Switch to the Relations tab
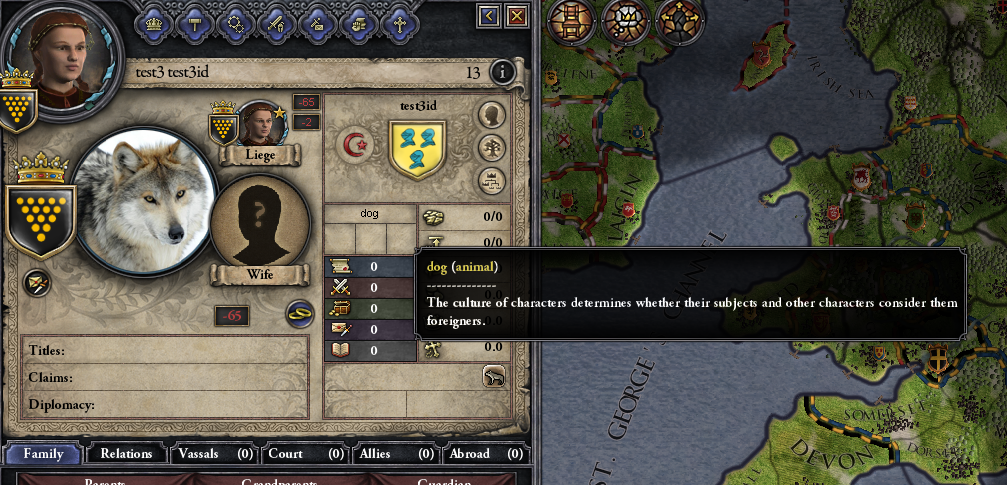1007x485 pixels. [x=126, y=453]
